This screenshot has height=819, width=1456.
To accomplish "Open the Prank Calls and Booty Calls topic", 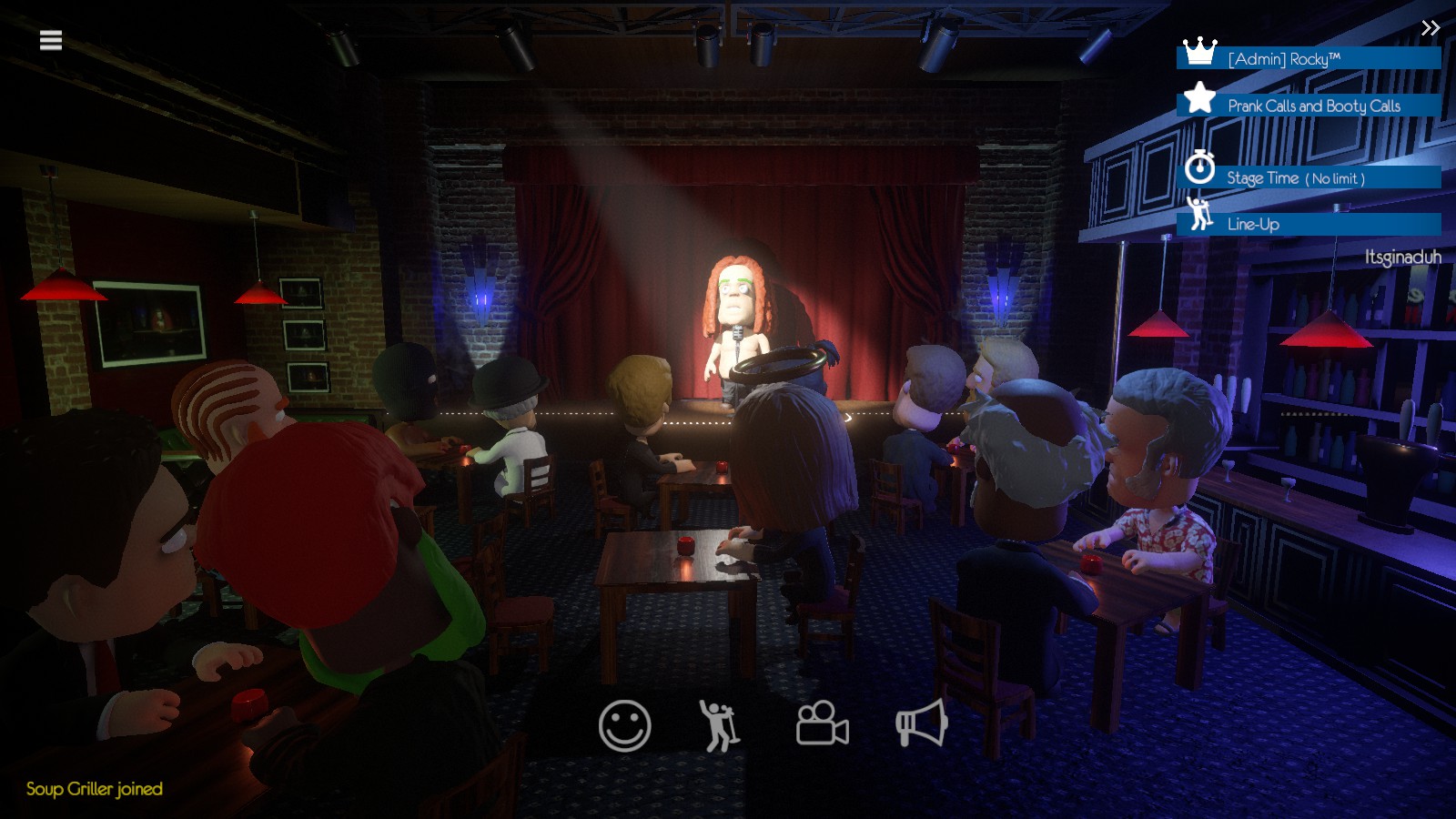I will pyautogui.click(x=1315, y=106).
